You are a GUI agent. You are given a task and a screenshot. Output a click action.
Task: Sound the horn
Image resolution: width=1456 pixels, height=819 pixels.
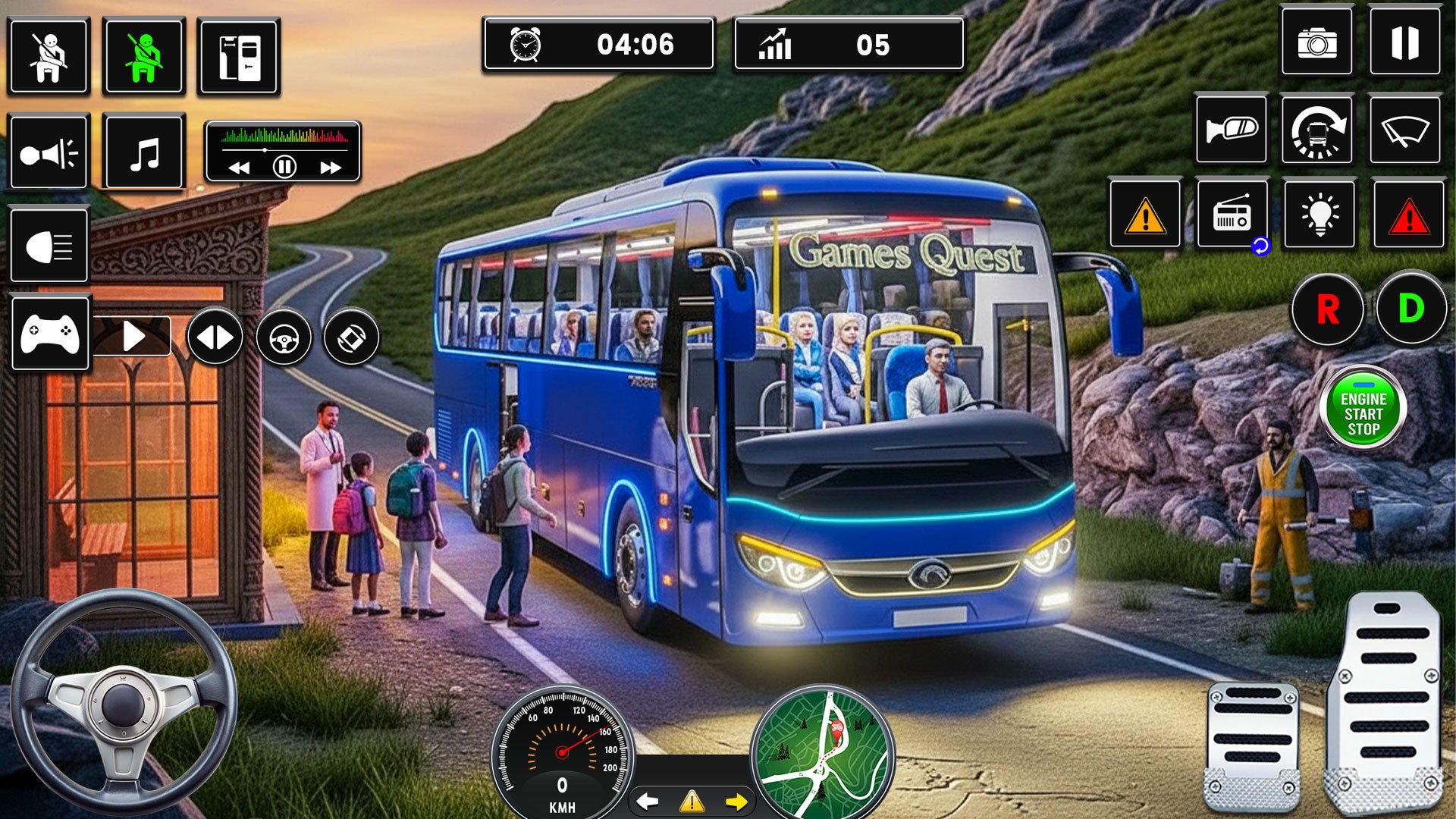[x=49, y=153]
